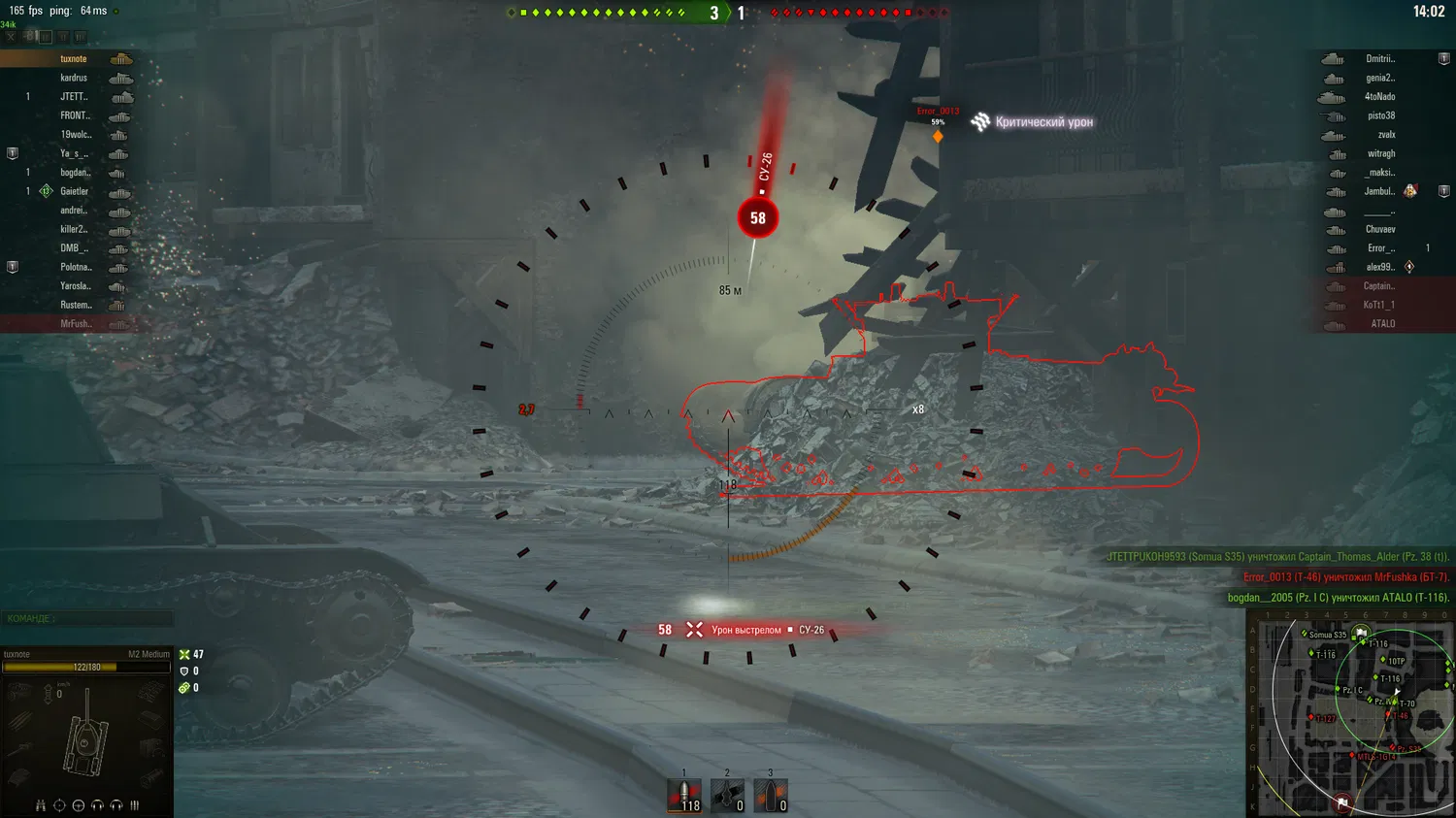Select the binoculars crew icon in damage panel
This screenshot has width=1456, height=818.
point(40,805)
